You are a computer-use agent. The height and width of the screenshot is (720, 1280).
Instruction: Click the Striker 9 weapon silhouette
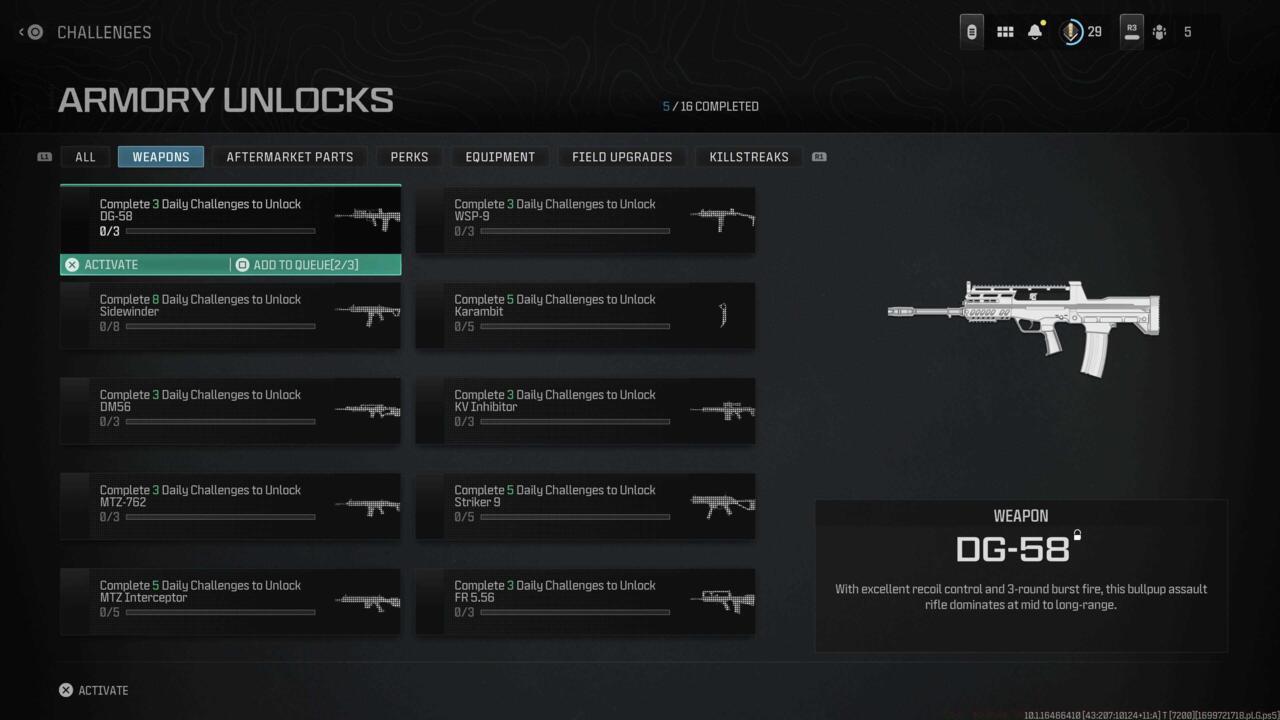point(721,506)
